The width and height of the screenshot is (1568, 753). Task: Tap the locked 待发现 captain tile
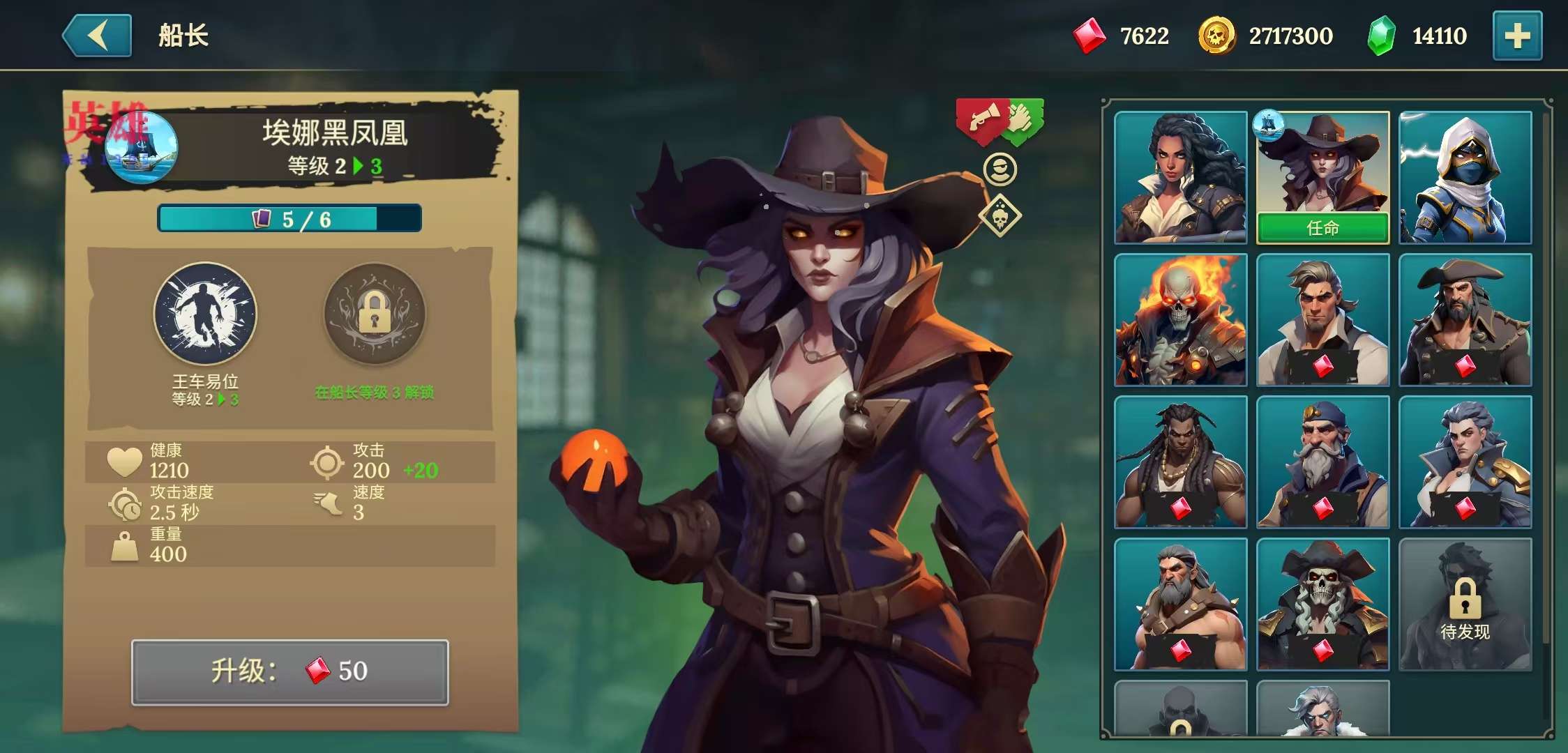pyautogui.click(x=1465, y=604)
